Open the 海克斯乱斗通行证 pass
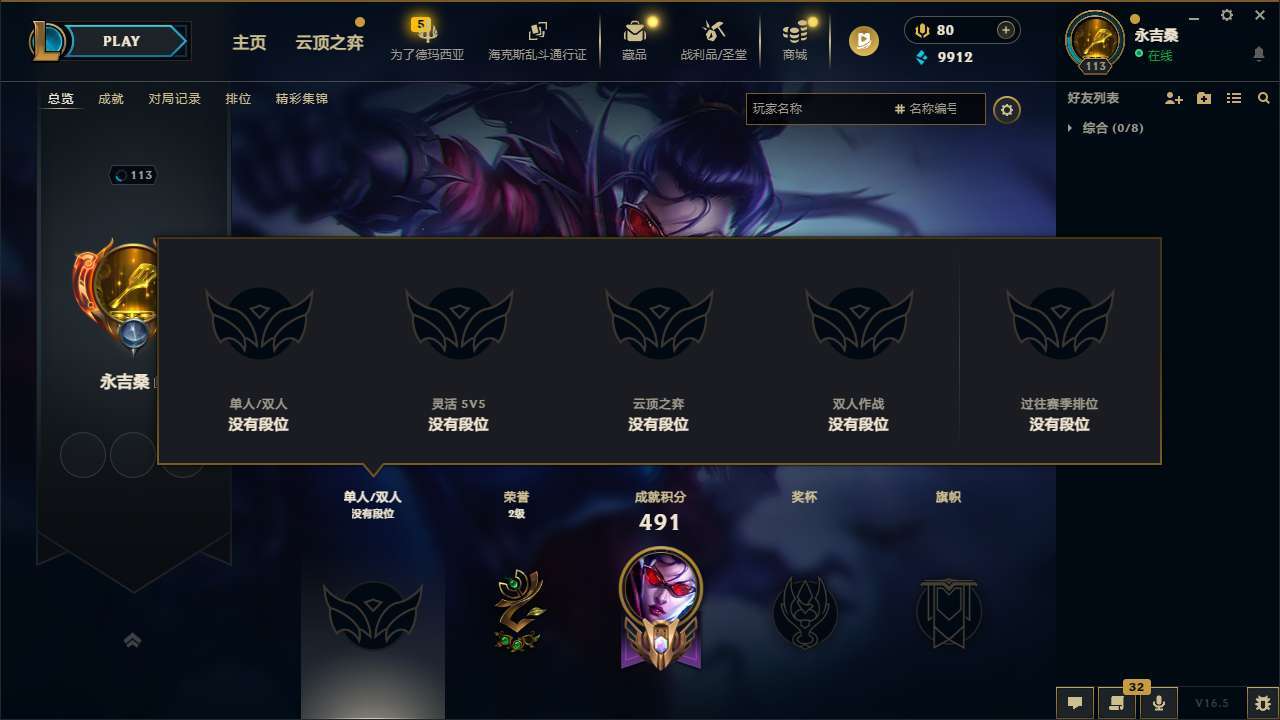The height and width of the screenshot is (720, 1280). (x=537, y=40)
